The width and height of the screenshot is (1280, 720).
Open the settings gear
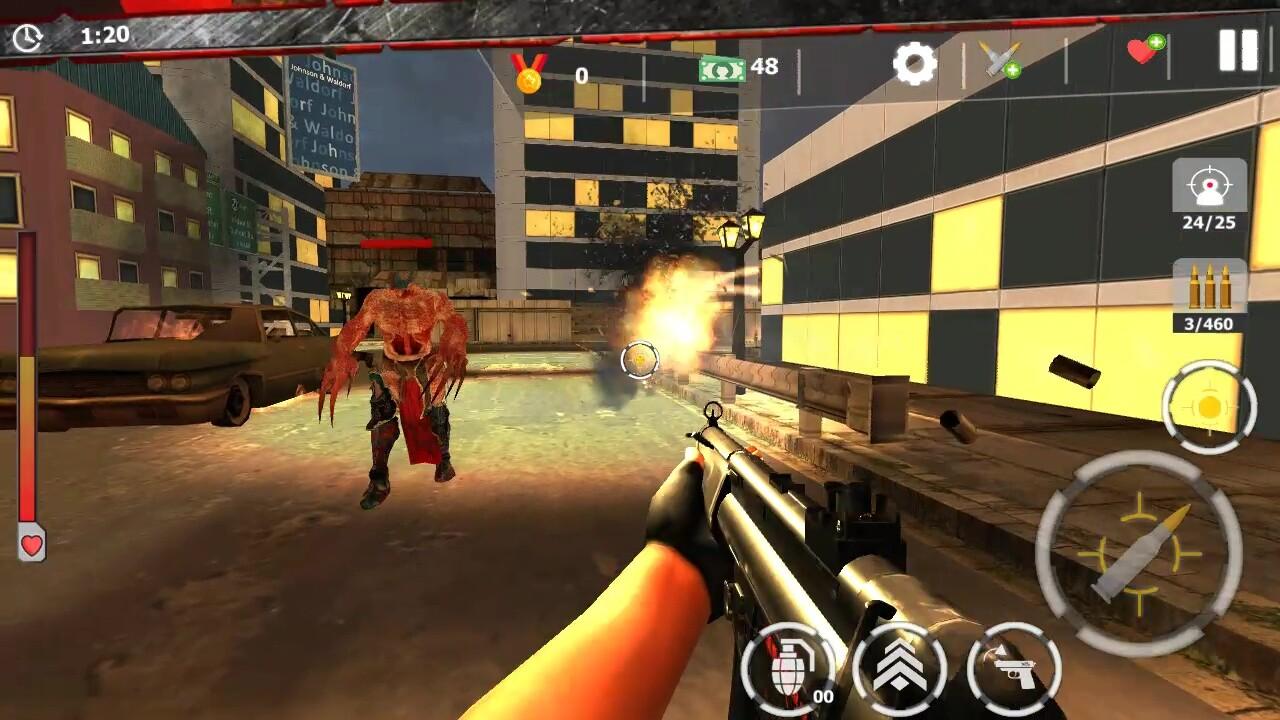click(915, 63)
